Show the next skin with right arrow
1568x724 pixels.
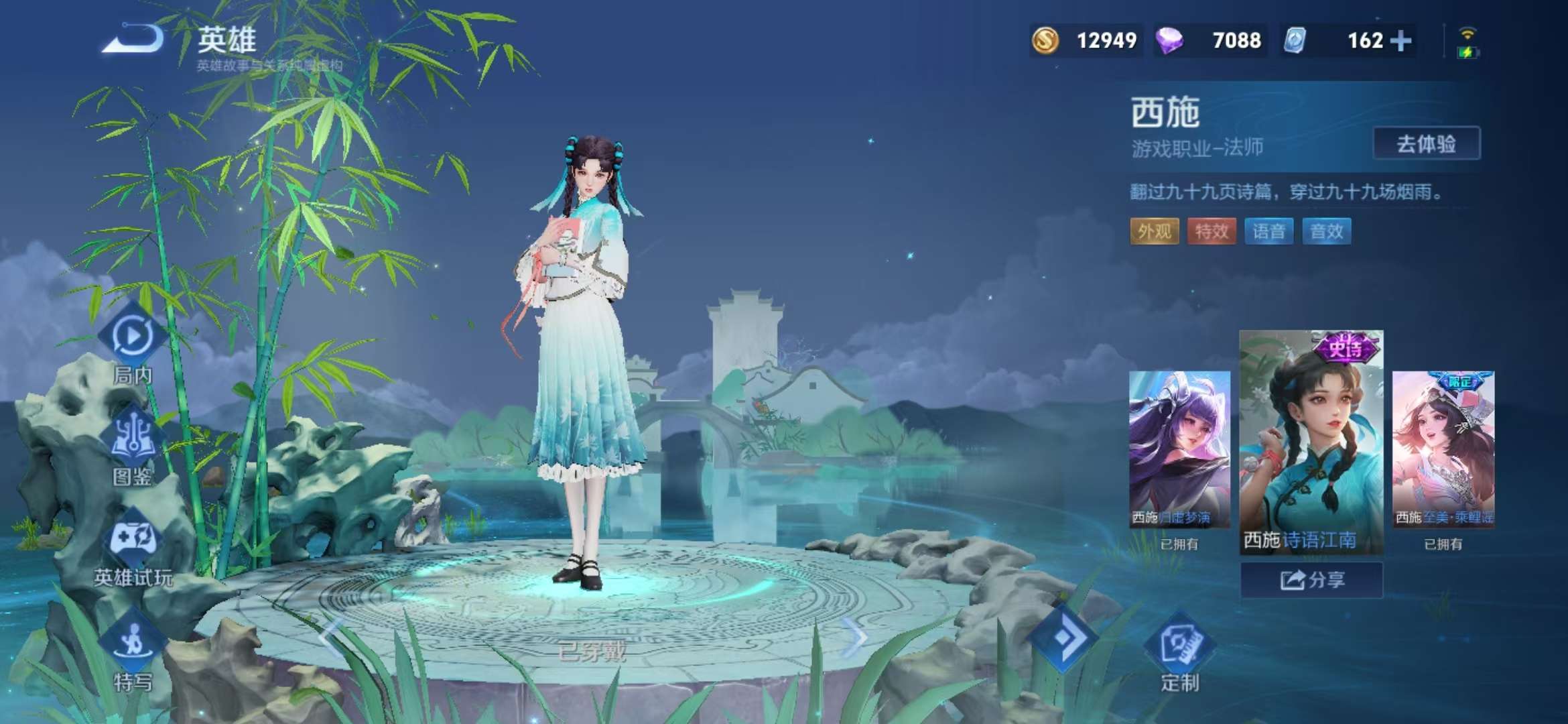(x=854, y=638)
